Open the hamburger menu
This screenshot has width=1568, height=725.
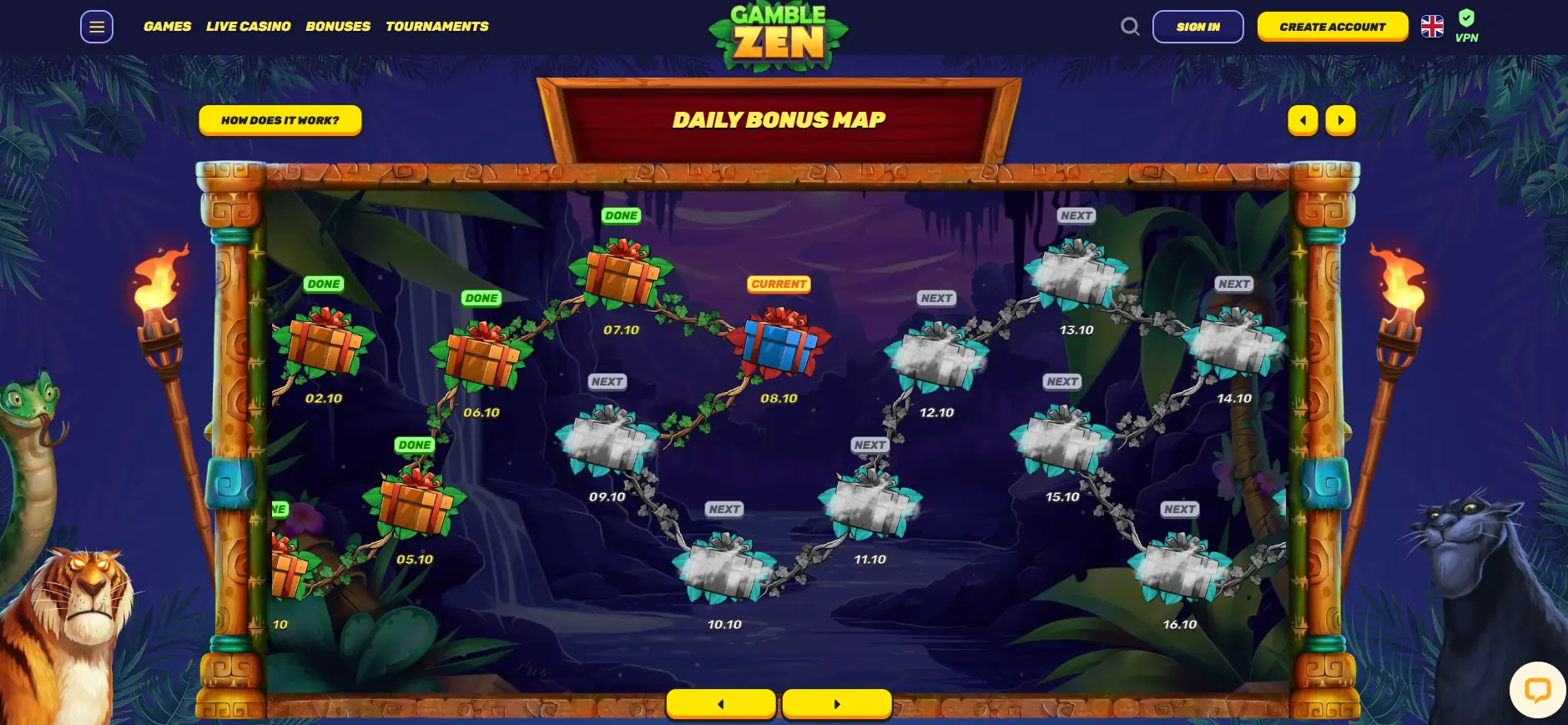click(97, 27)
